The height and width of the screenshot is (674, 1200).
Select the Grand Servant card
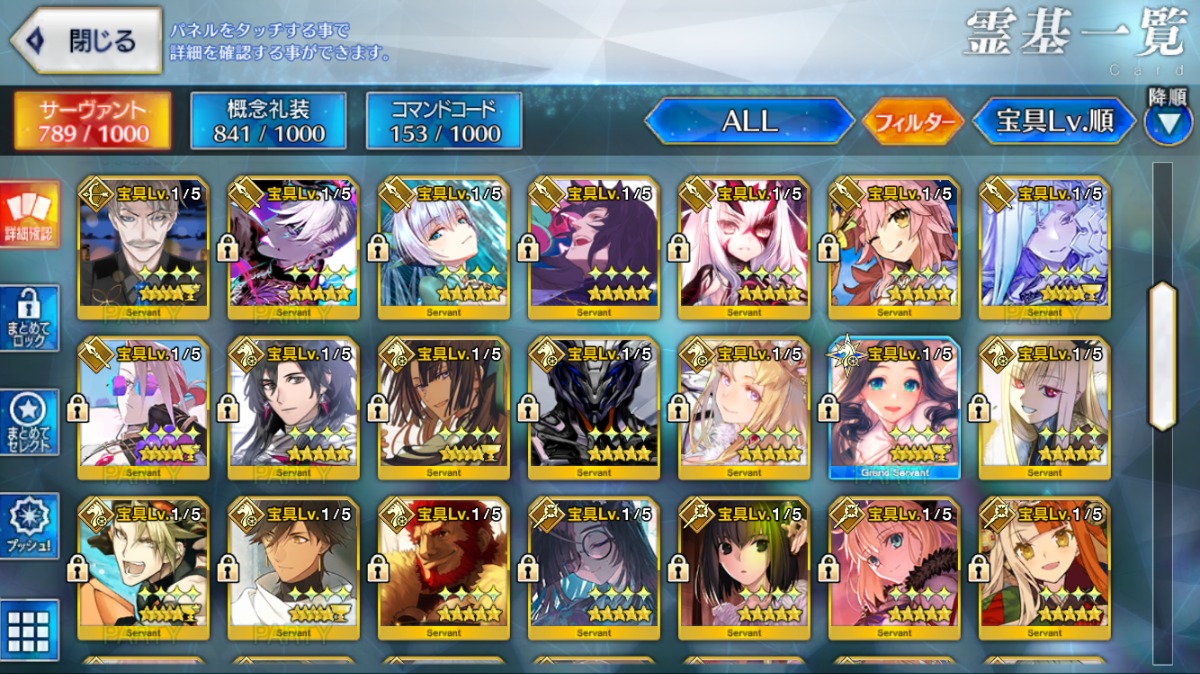(894, 408)
